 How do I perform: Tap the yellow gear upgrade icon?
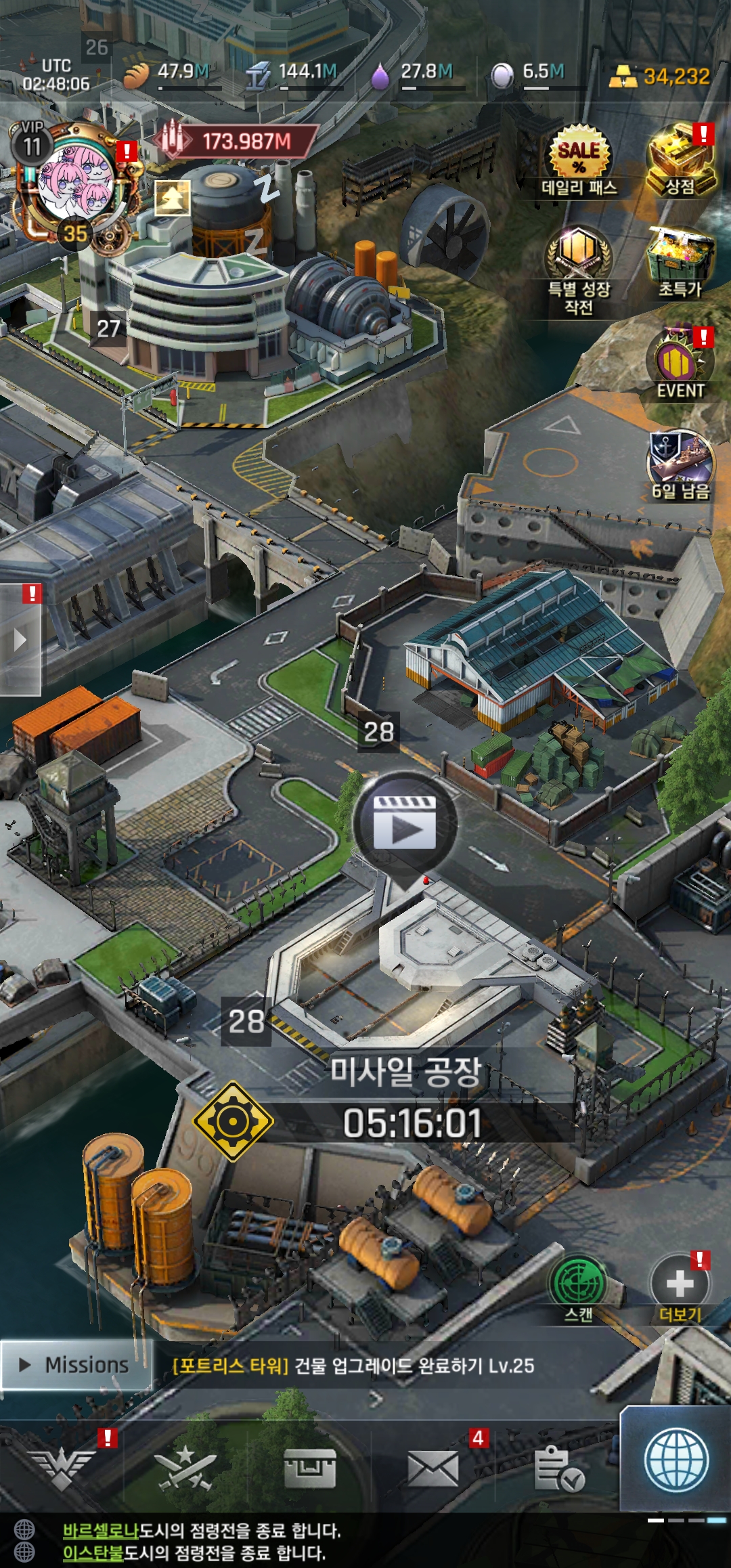click(233, 1121)
